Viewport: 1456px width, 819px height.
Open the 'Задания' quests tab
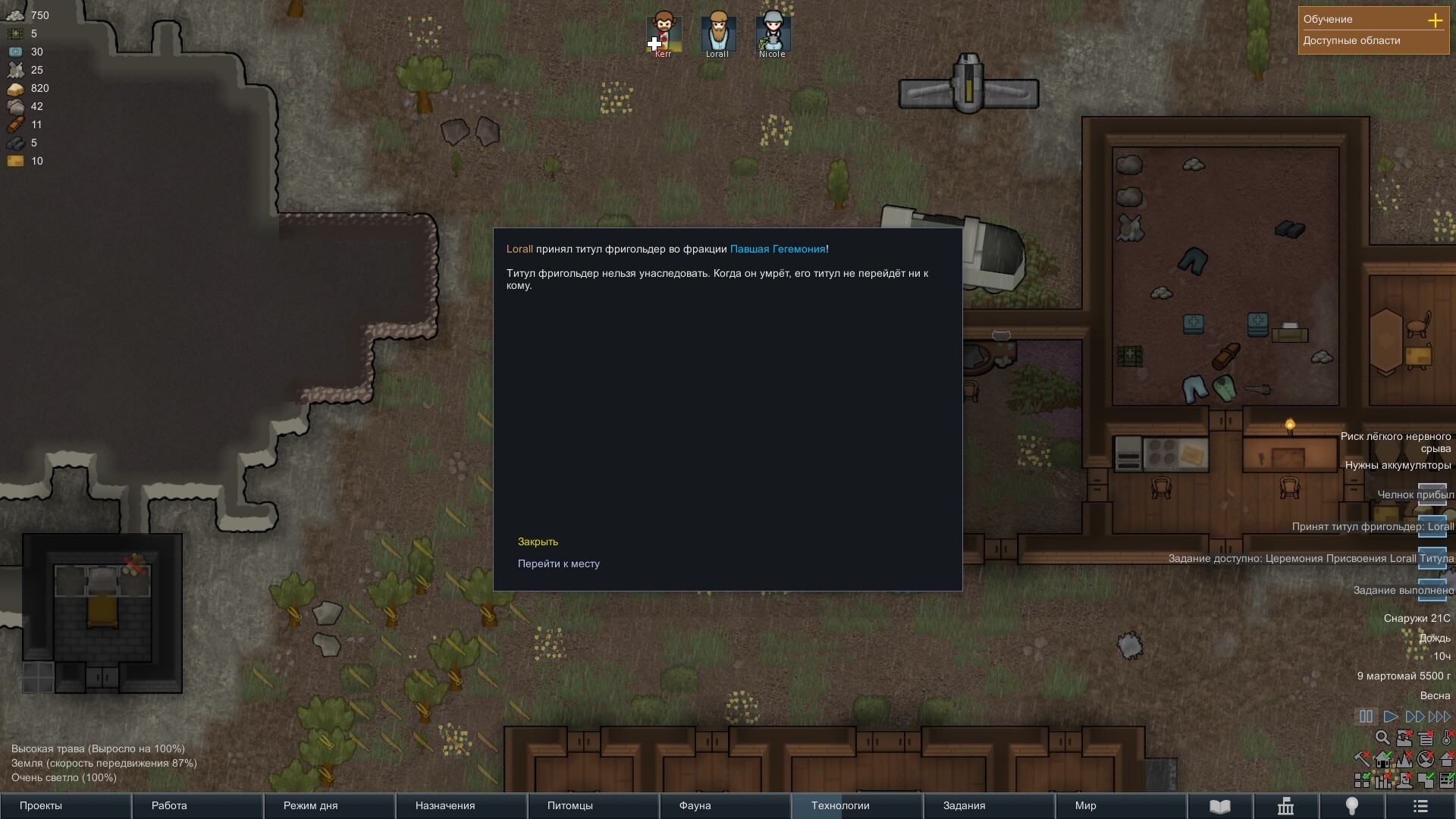coord(989,805)
